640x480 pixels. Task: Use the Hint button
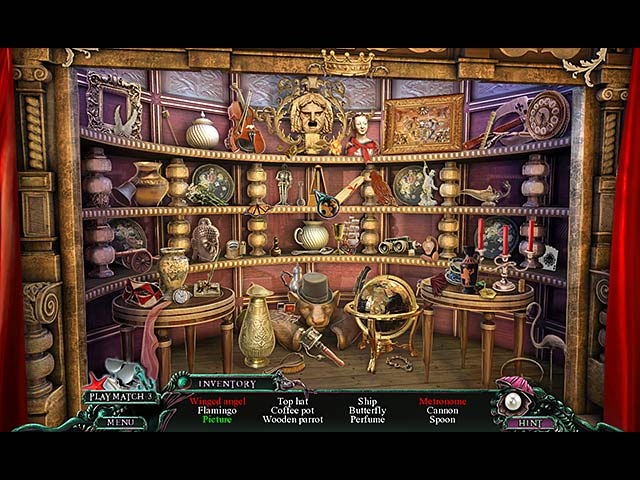(x=530, y=423)
